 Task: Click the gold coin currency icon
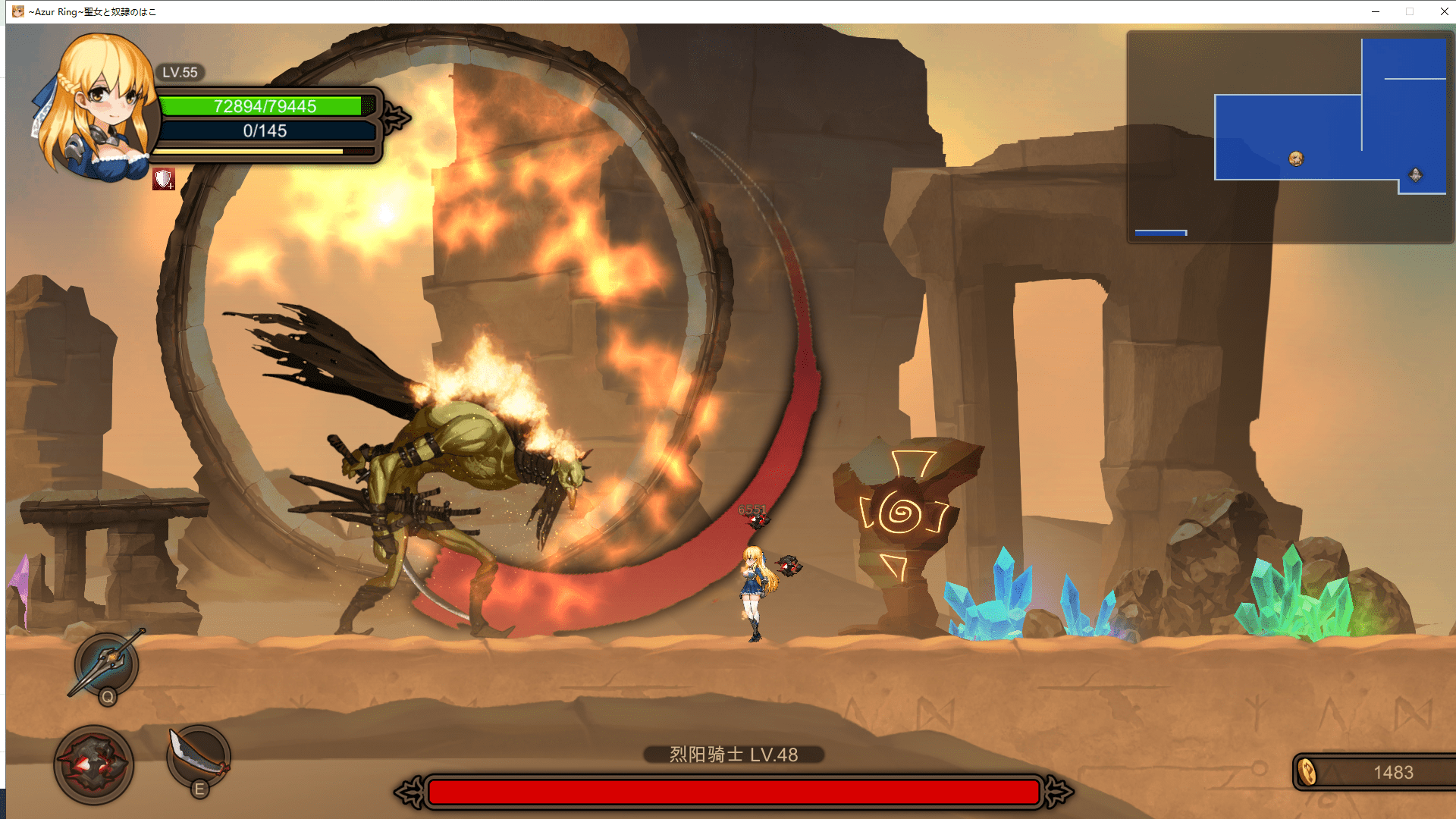1307,772
